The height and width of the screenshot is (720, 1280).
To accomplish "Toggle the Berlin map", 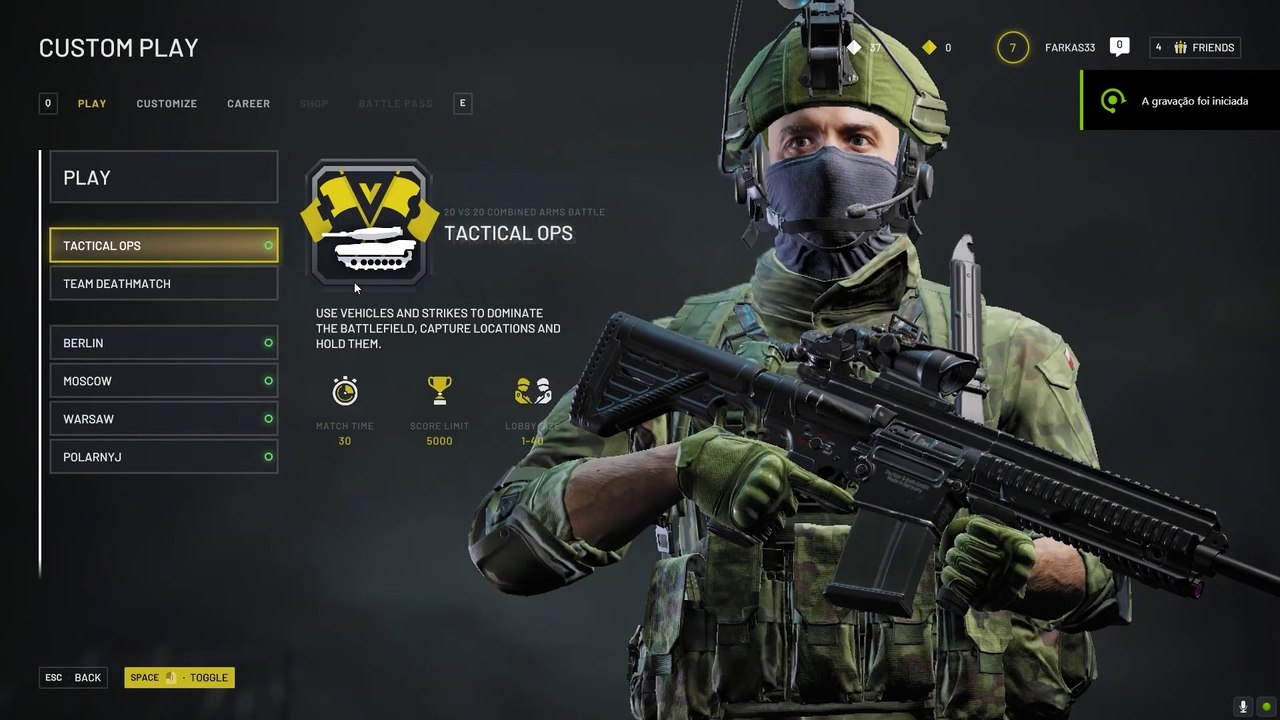I will pos(164,343).
